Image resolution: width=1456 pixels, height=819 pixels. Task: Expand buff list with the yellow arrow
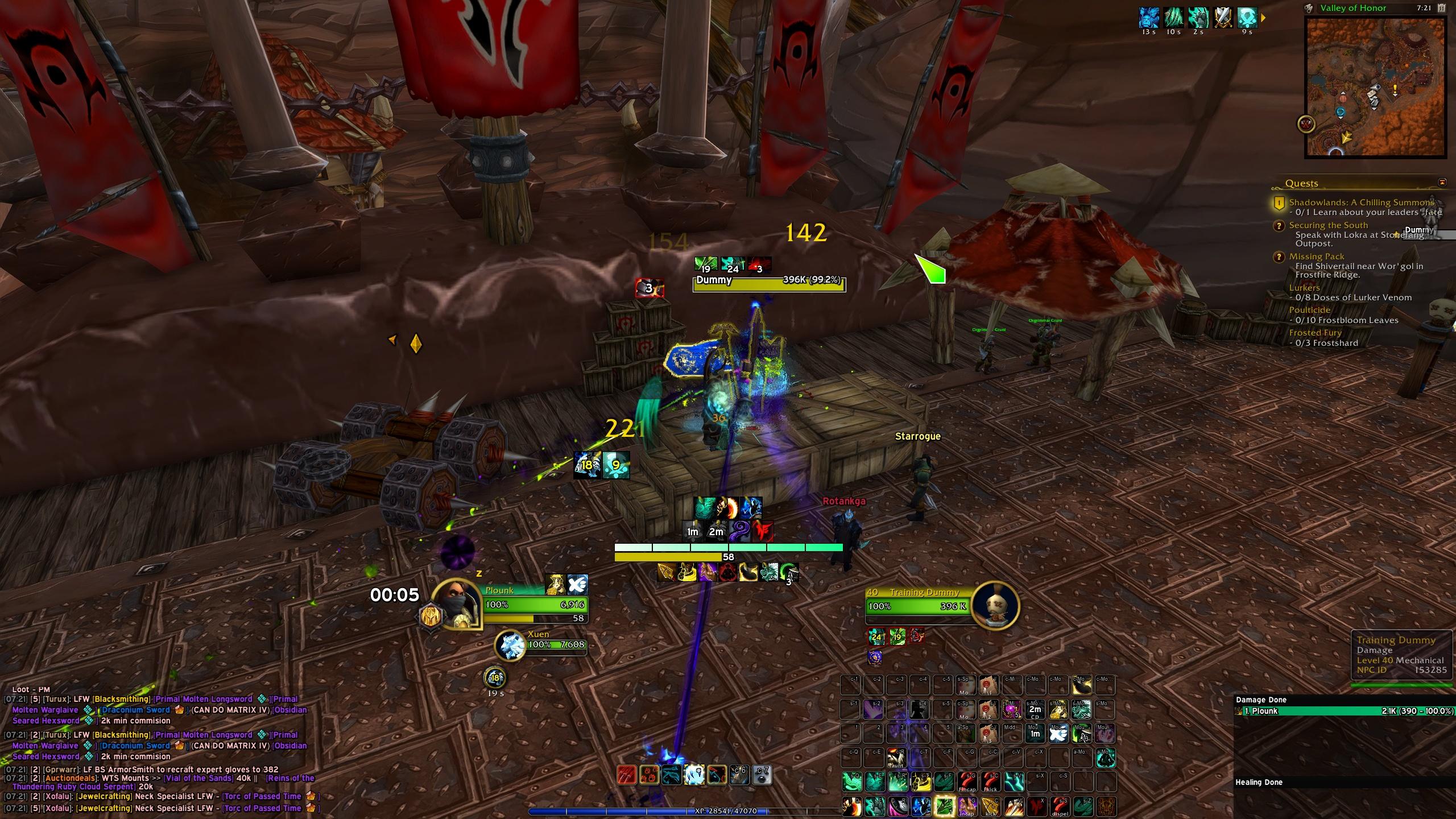tap(1263, 18)
